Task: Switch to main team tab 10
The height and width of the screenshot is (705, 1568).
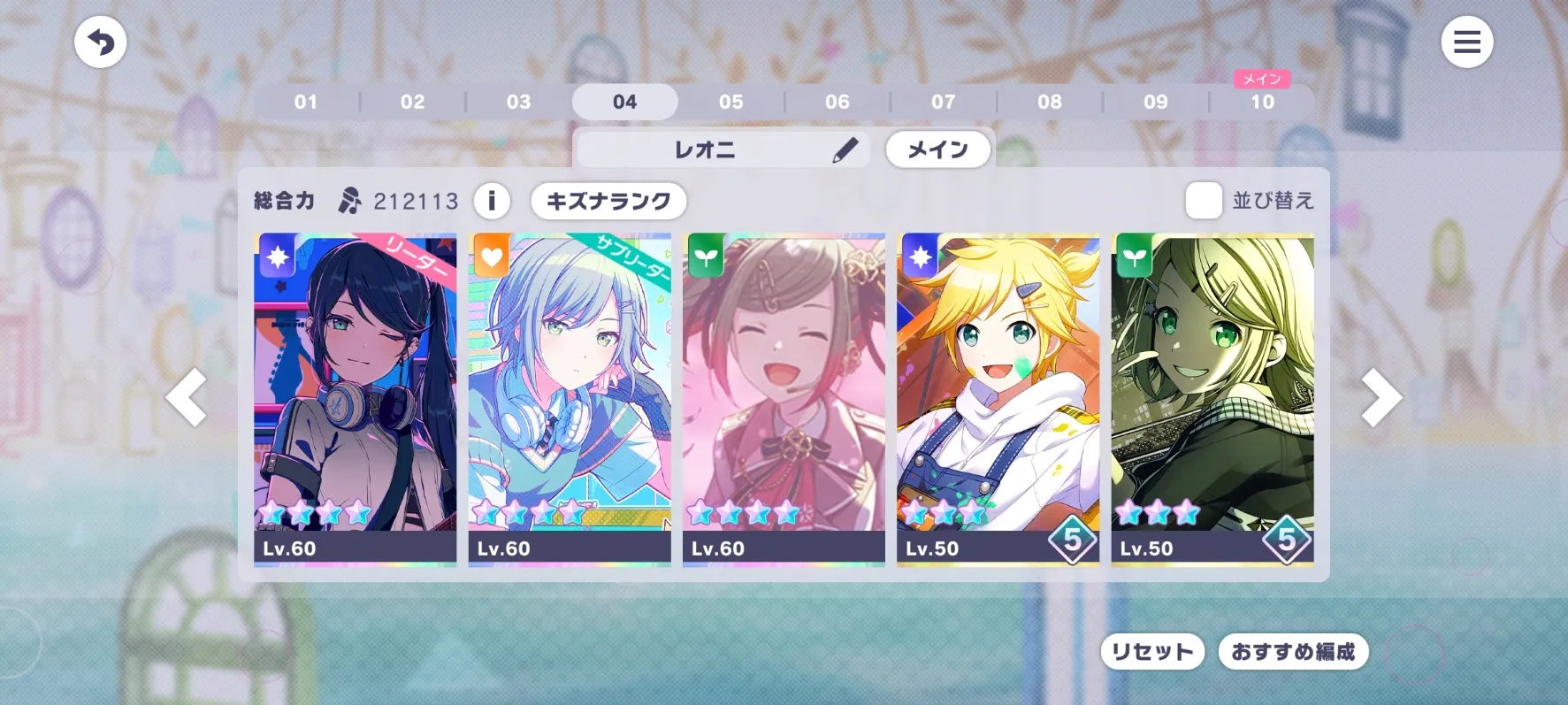Action: pos(1262,102)
